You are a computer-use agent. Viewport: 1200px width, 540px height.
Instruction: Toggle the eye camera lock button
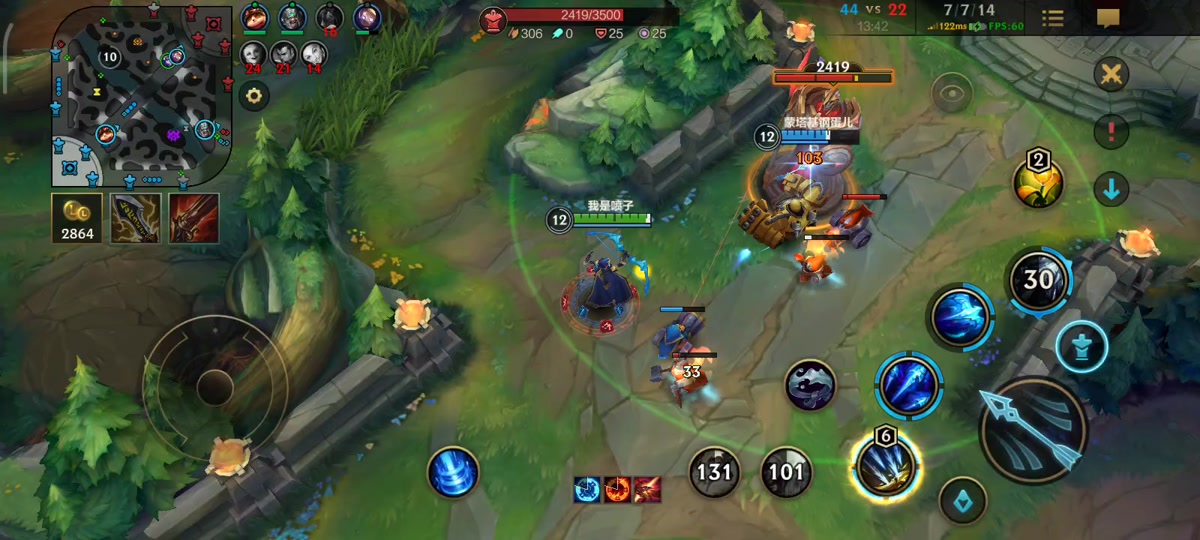coord(951,94)
